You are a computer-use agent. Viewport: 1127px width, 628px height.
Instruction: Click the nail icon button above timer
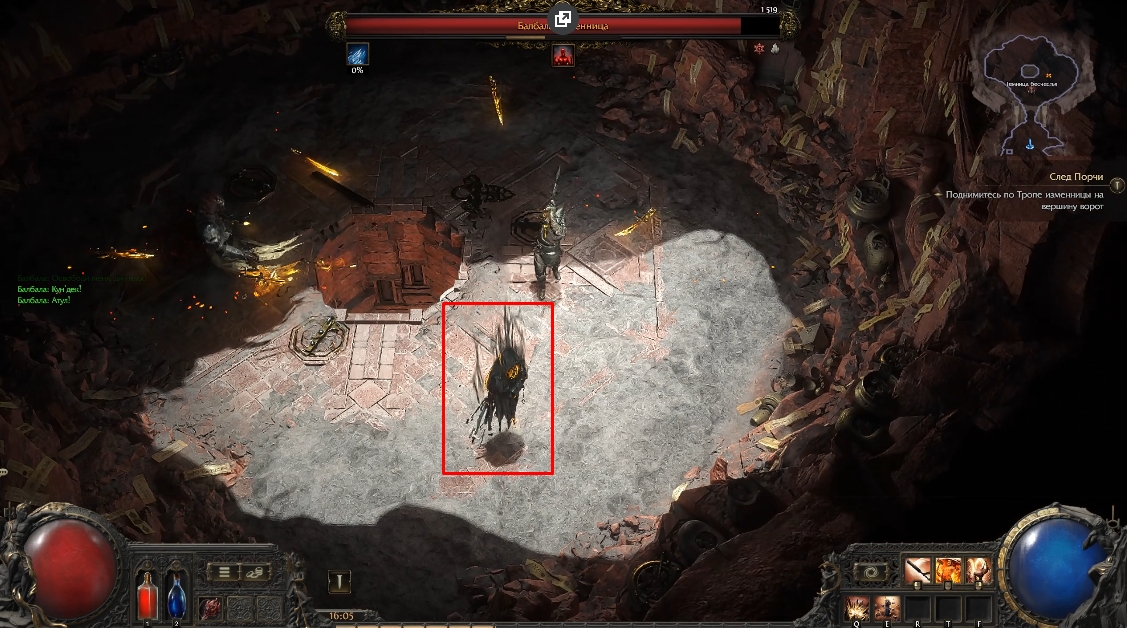340,582
